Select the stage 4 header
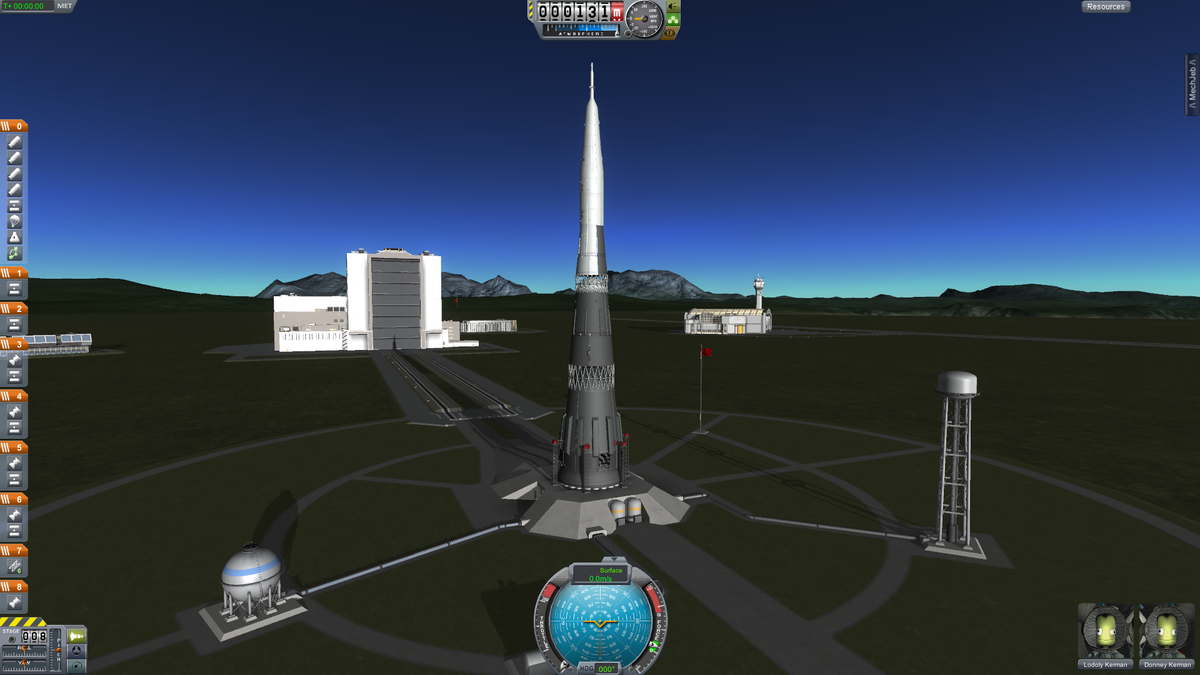The width and height of the screenshot is (1200, 675). tap(14, 395)
